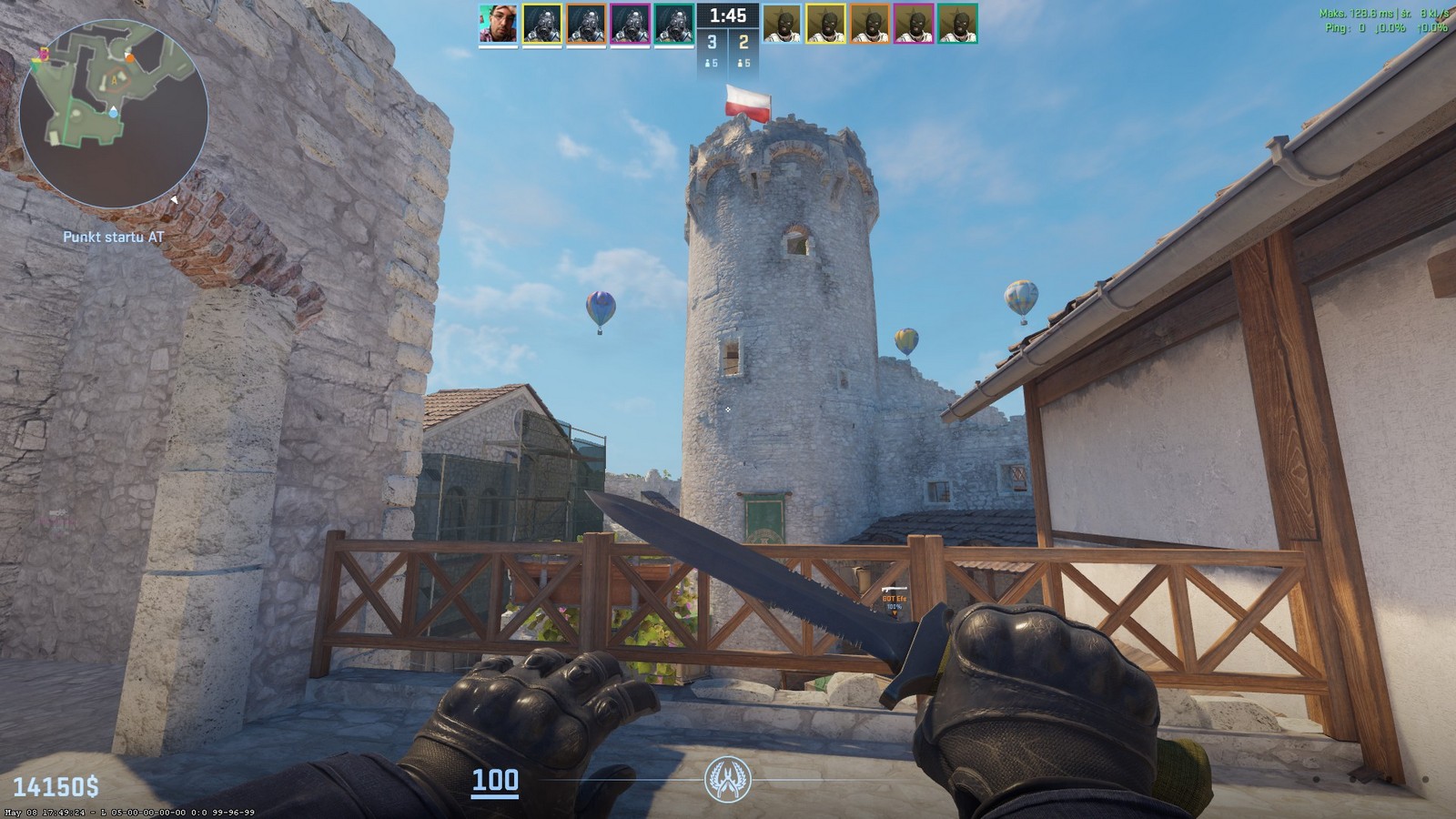Screen dimensions: 1456x819
Task: Choose the orange-bordered gas mask player avatar
Action: coord(586,25)
